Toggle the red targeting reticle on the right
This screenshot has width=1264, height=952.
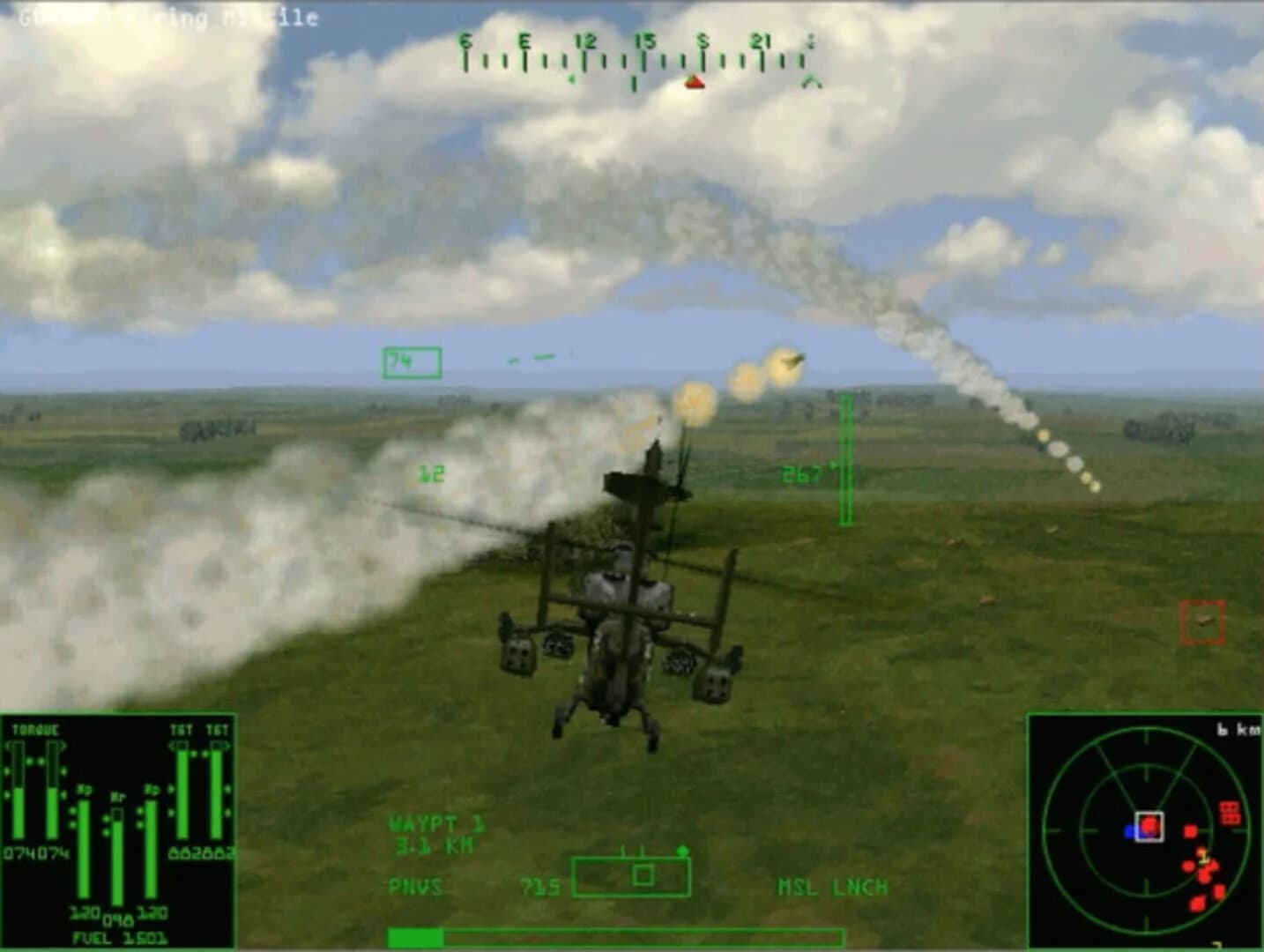pos(1201,621)
